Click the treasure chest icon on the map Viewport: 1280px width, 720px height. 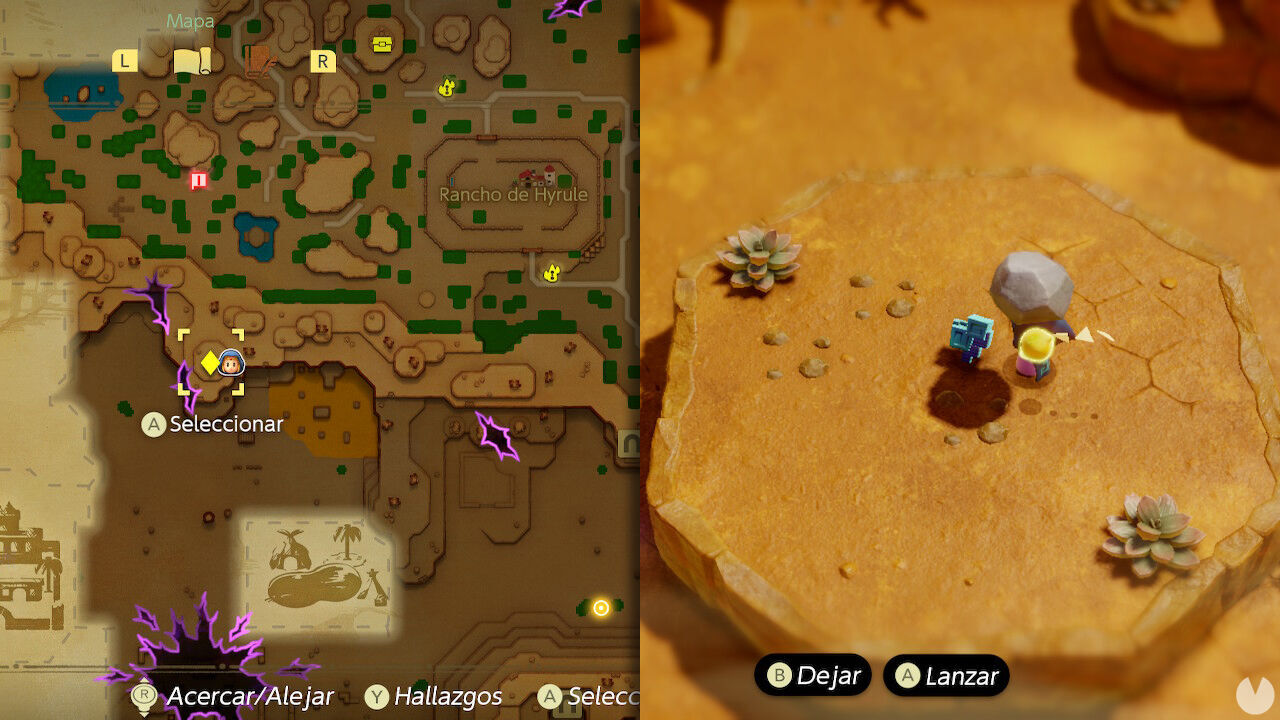coord(383,43)
